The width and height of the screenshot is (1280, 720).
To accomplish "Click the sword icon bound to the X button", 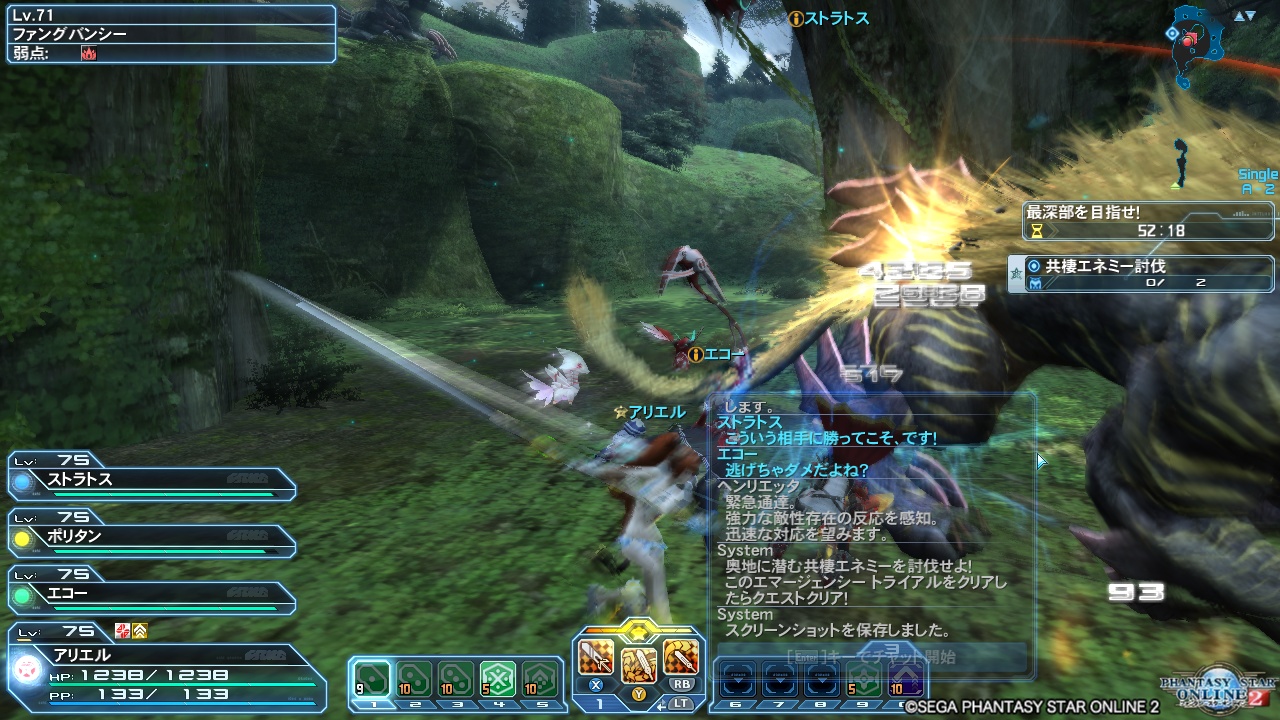I will (595, 657).
